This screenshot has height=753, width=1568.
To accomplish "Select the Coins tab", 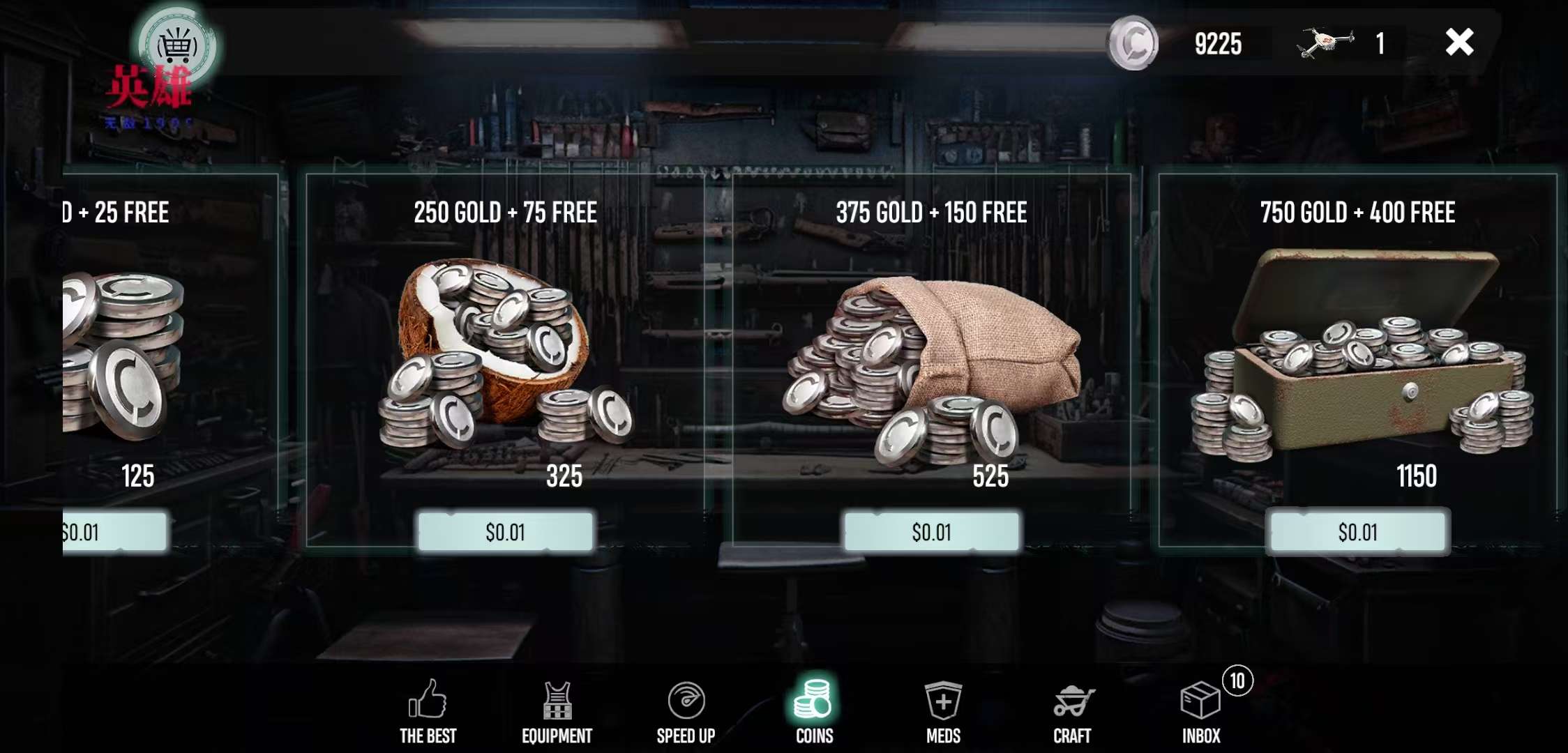I will tap(814, 710).
